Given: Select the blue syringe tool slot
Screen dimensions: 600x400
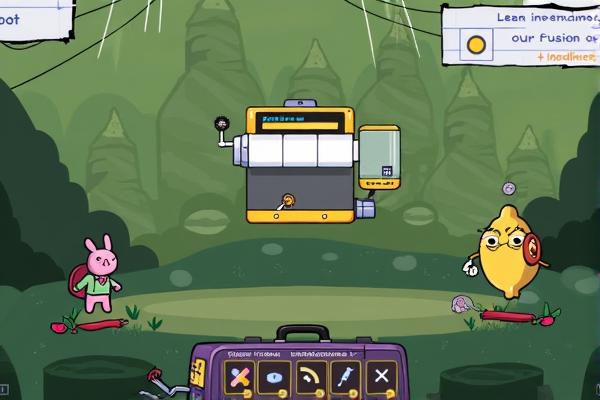Looking at the screenshot, I should pos(345,378).
